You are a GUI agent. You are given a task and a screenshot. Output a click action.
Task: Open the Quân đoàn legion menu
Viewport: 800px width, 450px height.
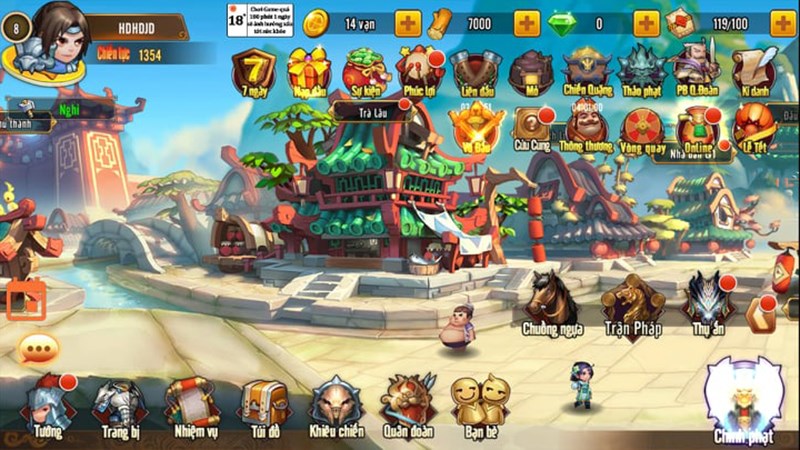click(x=408, y=403)
